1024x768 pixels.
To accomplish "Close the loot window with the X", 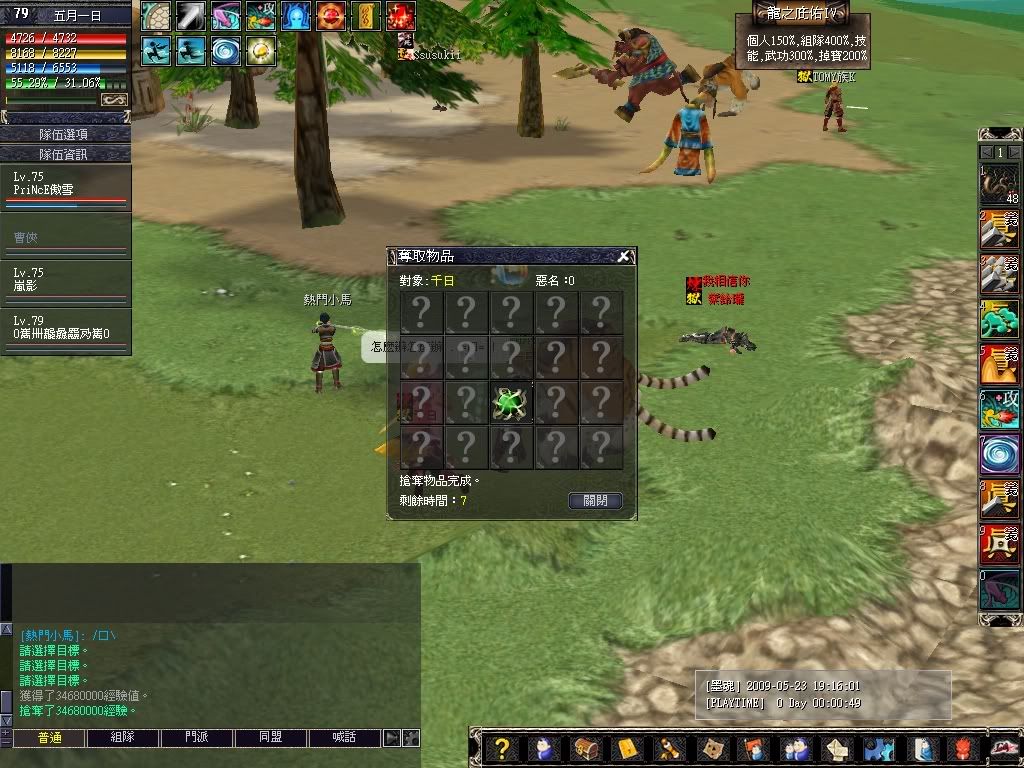I will tap(624, 256).
